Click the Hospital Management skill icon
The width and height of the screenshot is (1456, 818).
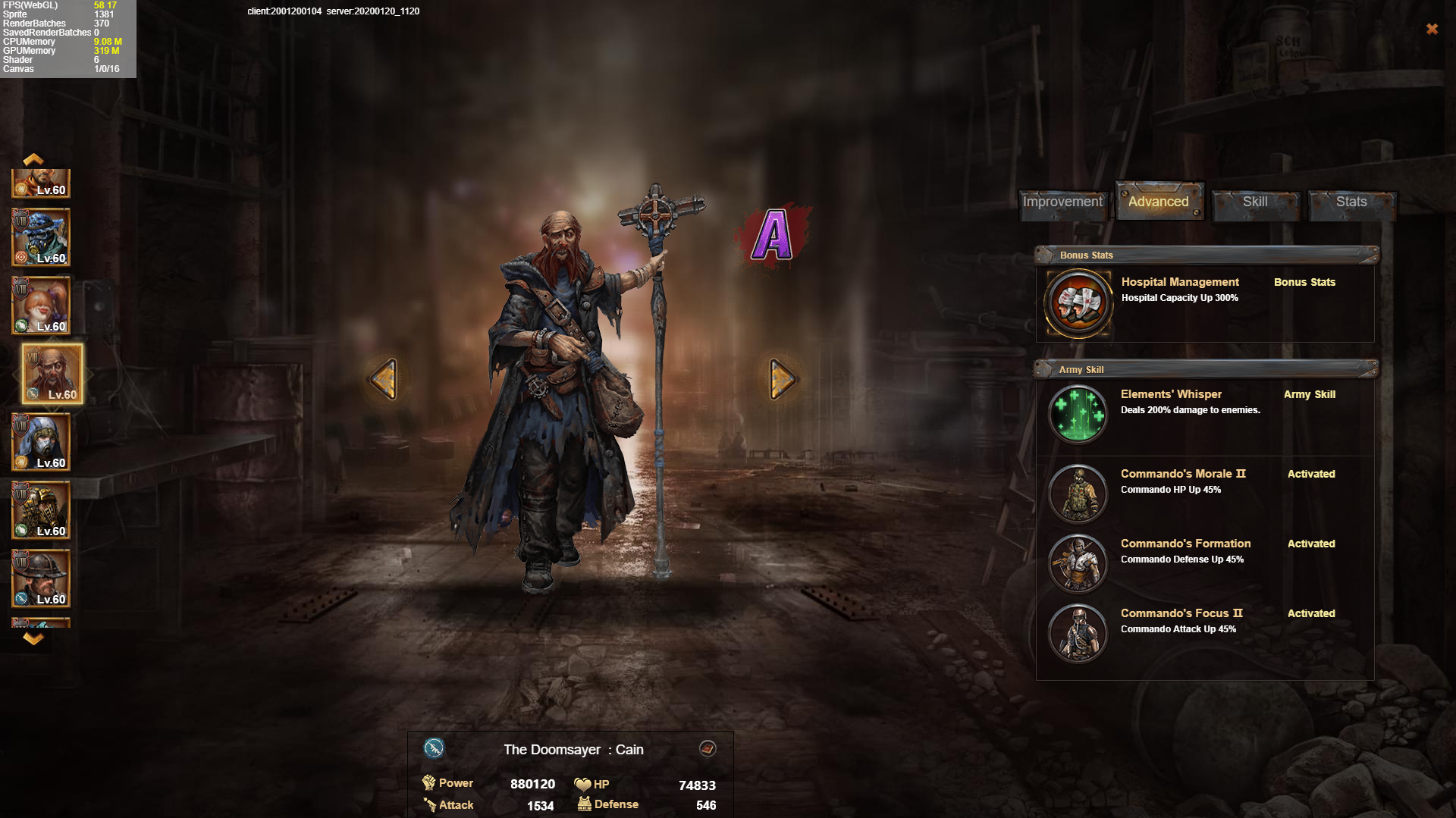[1078, 303]
